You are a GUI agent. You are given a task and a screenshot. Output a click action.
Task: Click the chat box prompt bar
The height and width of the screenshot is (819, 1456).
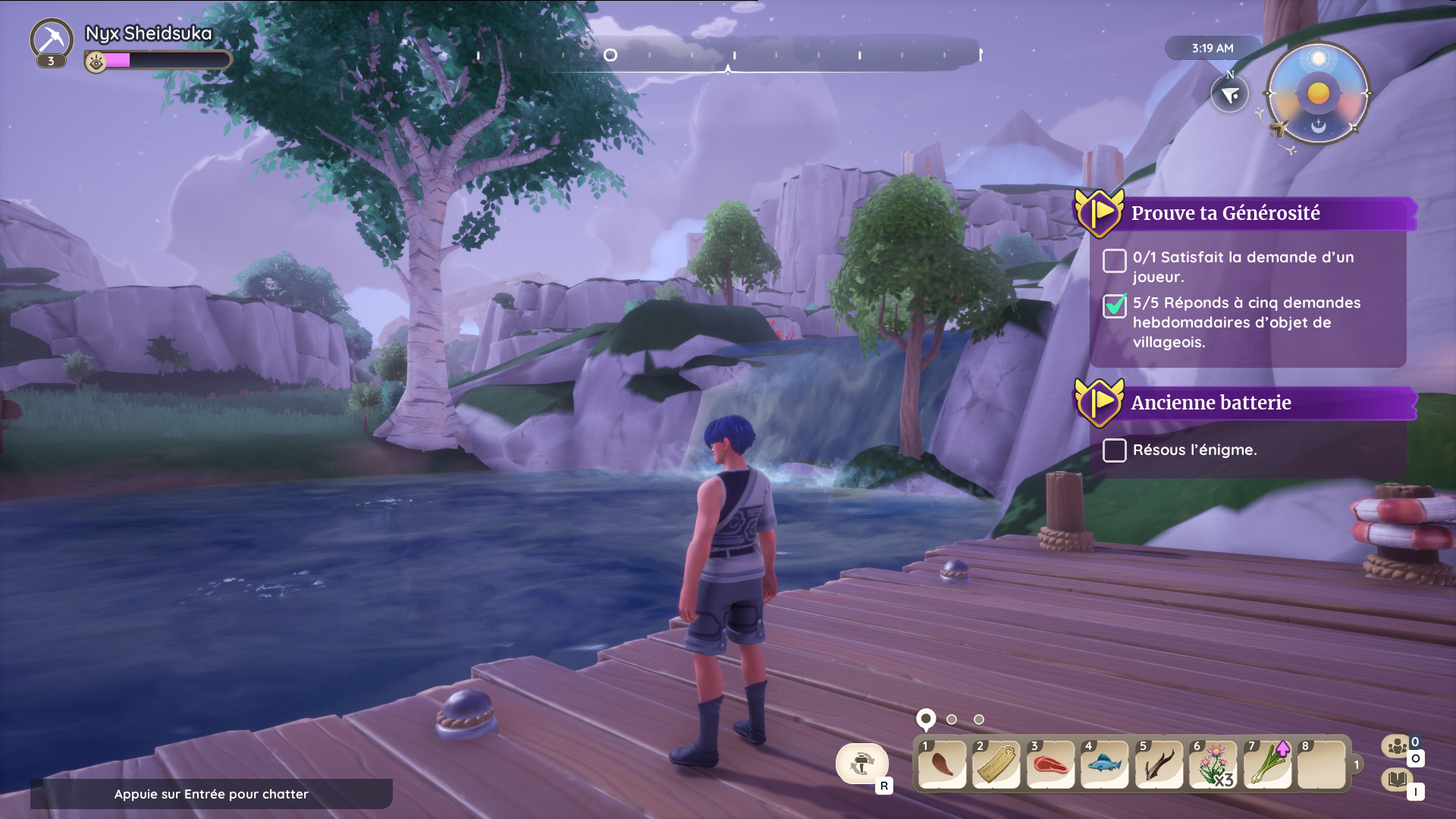tap(211, 794)
